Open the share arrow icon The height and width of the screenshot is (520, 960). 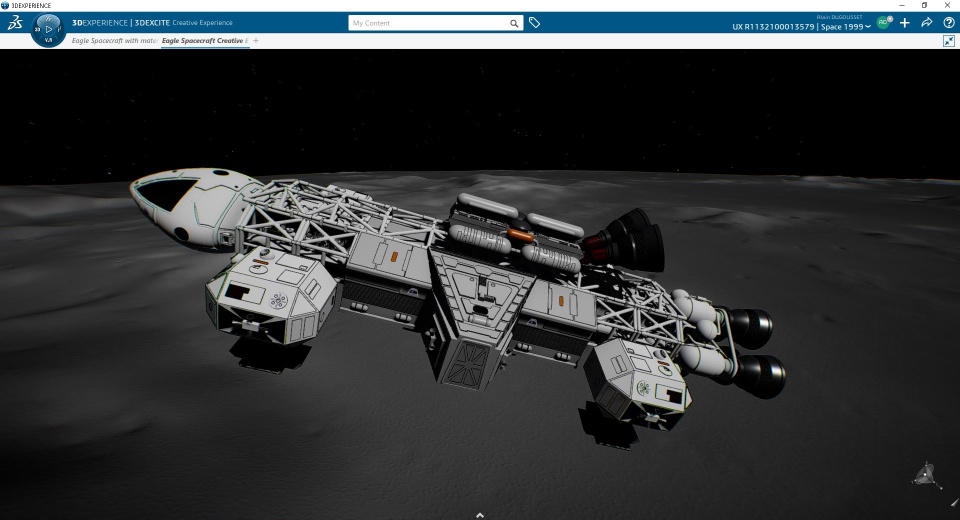point(927,23)
